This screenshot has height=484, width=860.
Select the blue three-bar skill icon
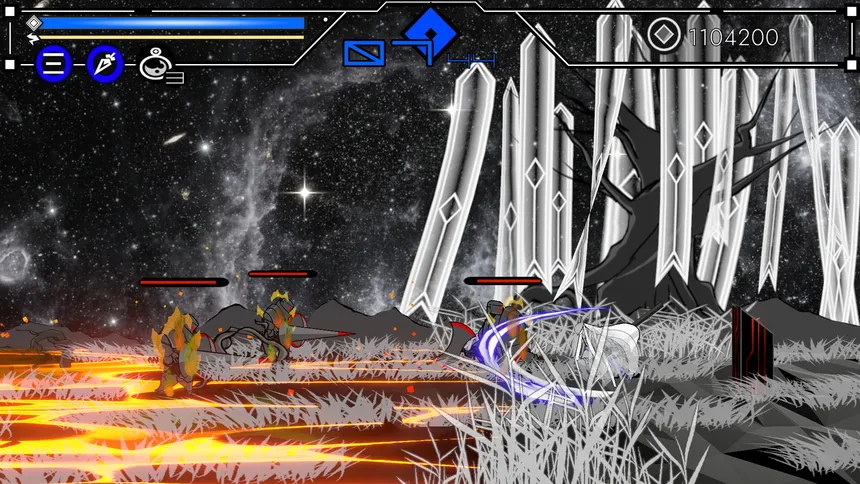54,65
